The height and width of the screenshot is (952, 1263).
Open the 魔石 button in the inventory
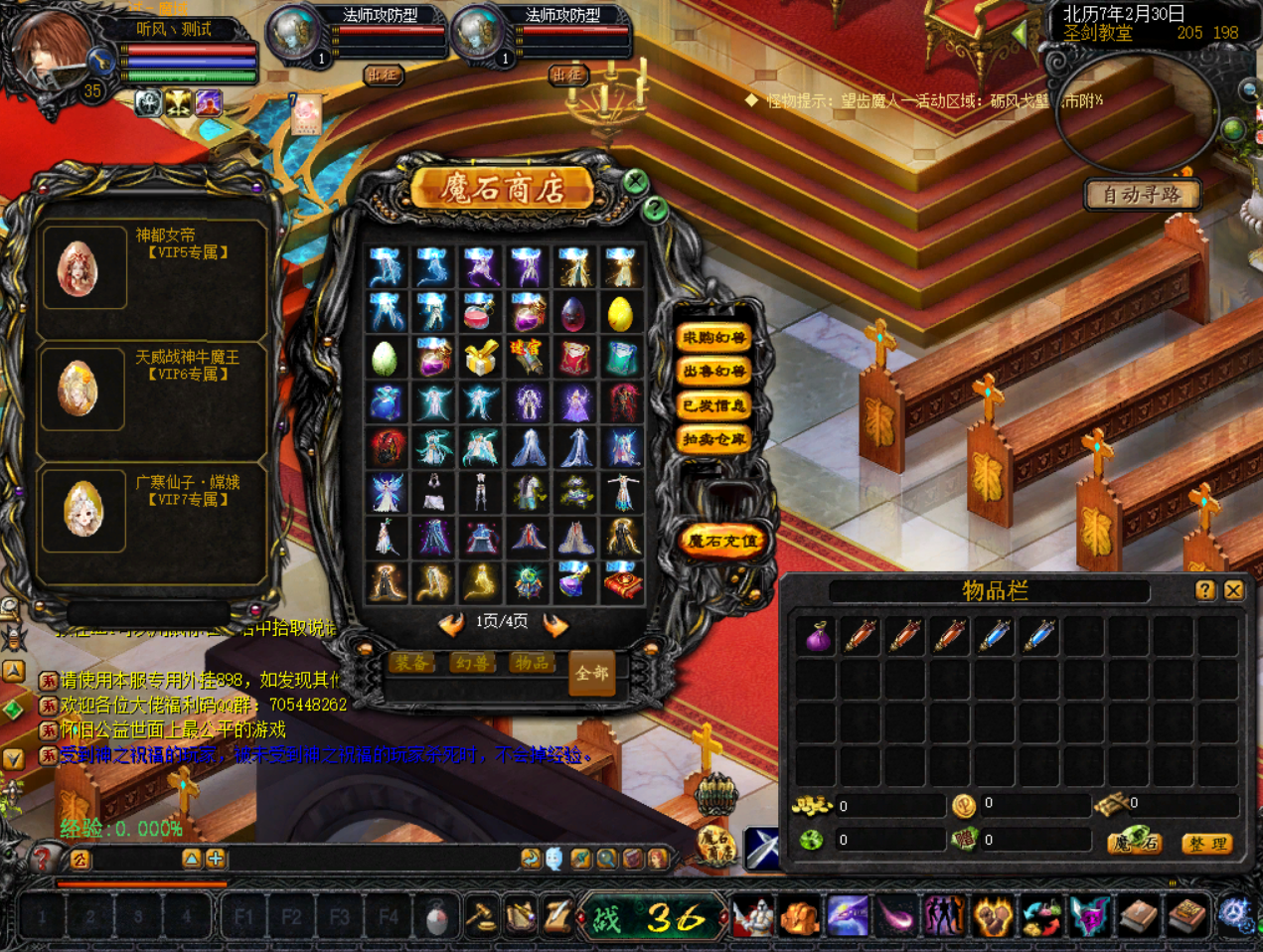pos(1135,843)
